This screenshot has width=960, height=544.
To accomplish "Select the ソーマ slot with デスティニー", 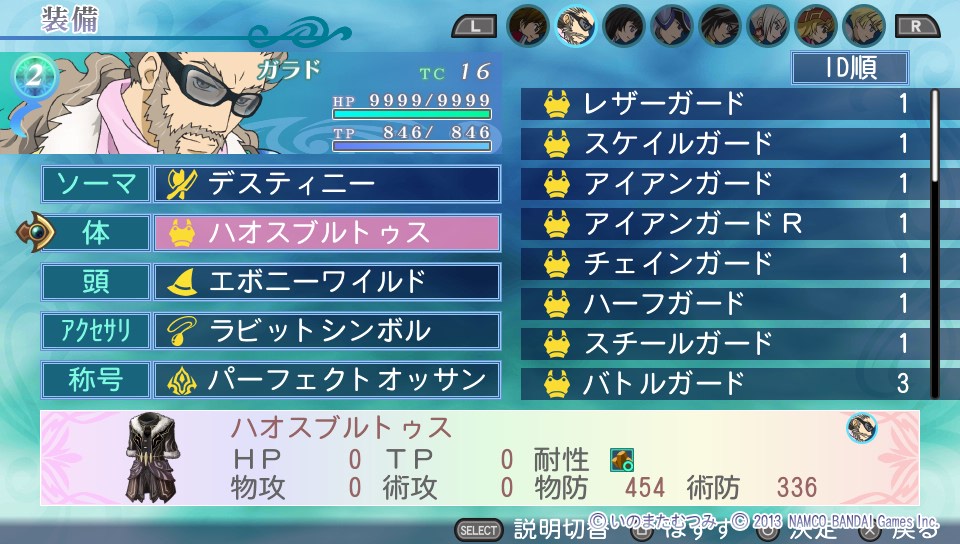I will click(x=326, y=184).
